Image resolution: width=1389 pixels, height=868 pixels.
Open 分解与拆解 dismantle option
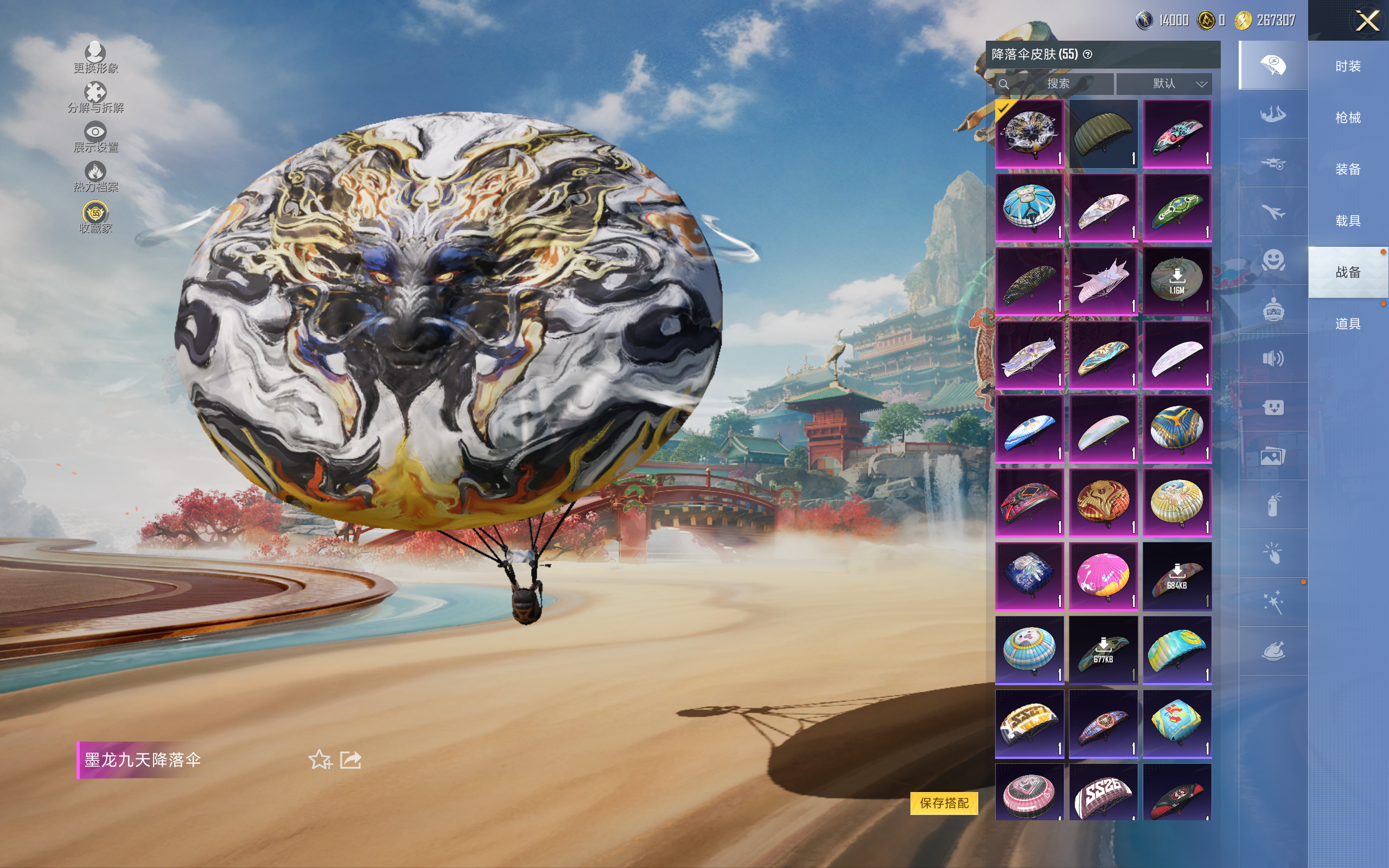point(95,98)
